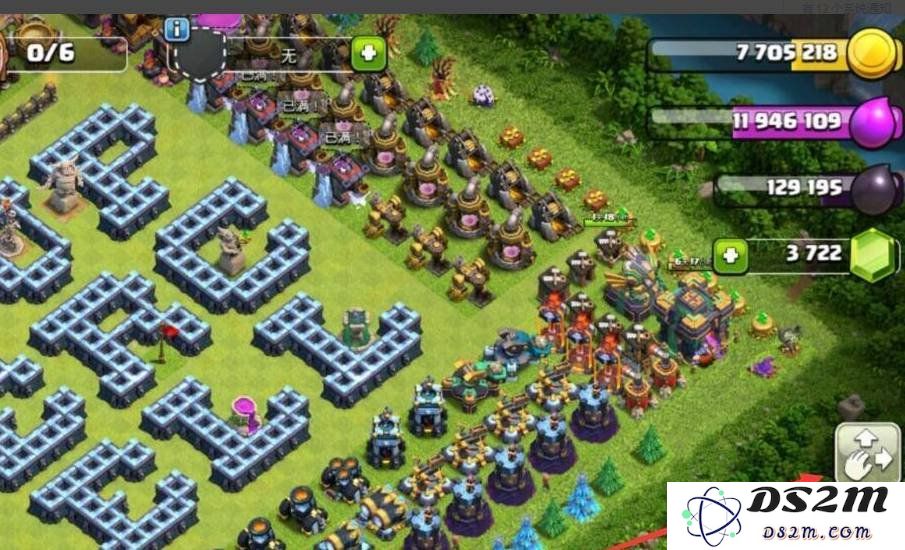Open the gem shop via green gem
This screenshot has height=550, width=905.
click(875, 255)
